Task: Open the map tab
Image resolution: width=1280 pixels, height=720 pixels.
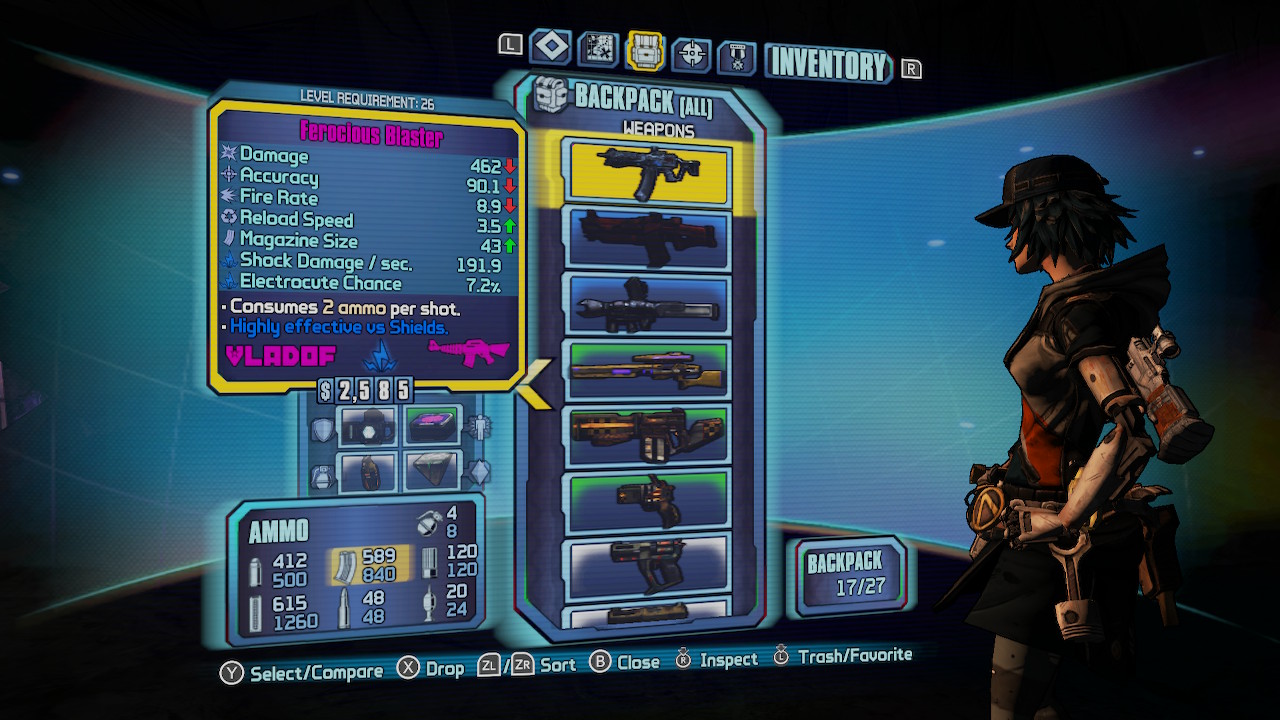Action: coord(598,50)
